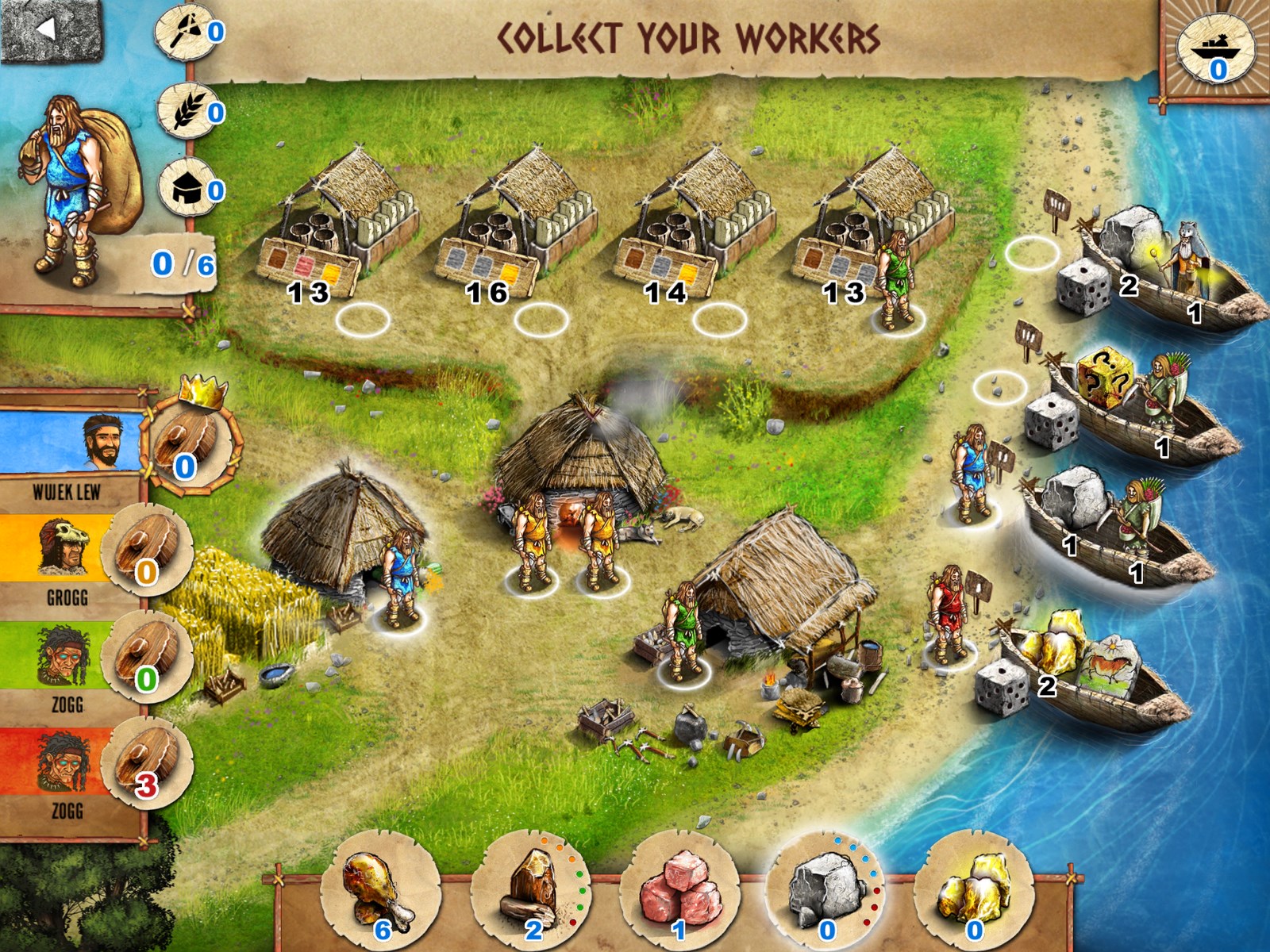
Task: Collect the blue worker by the boats
Action: [x=970, y=474]
